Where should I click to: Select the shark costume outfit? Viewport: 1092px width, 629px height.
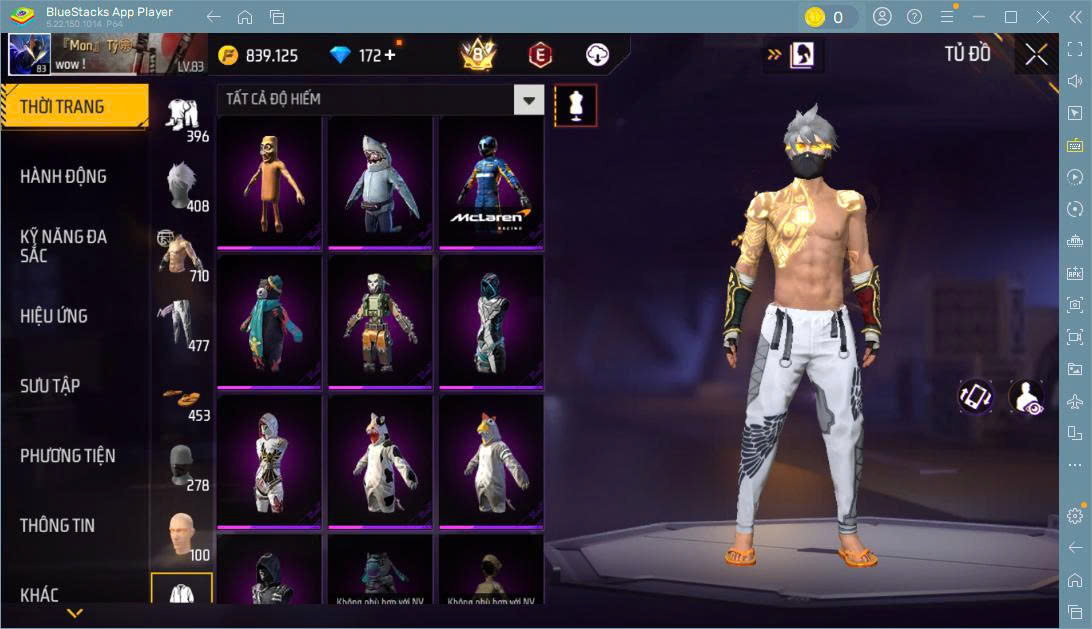pos(380,182)
